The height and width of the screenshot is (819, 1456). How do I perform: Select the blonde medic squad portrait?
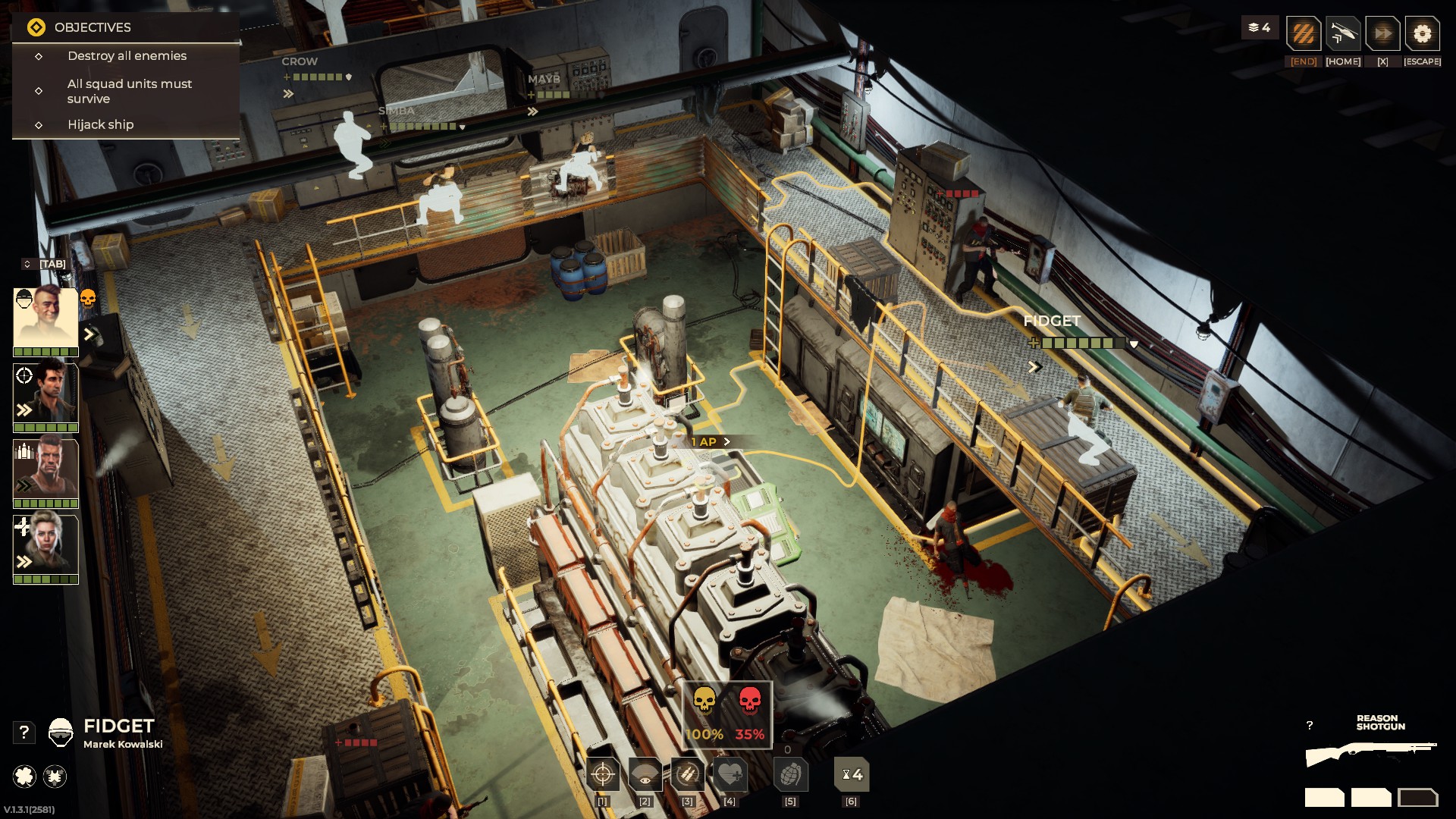click(x=45, y=544)
